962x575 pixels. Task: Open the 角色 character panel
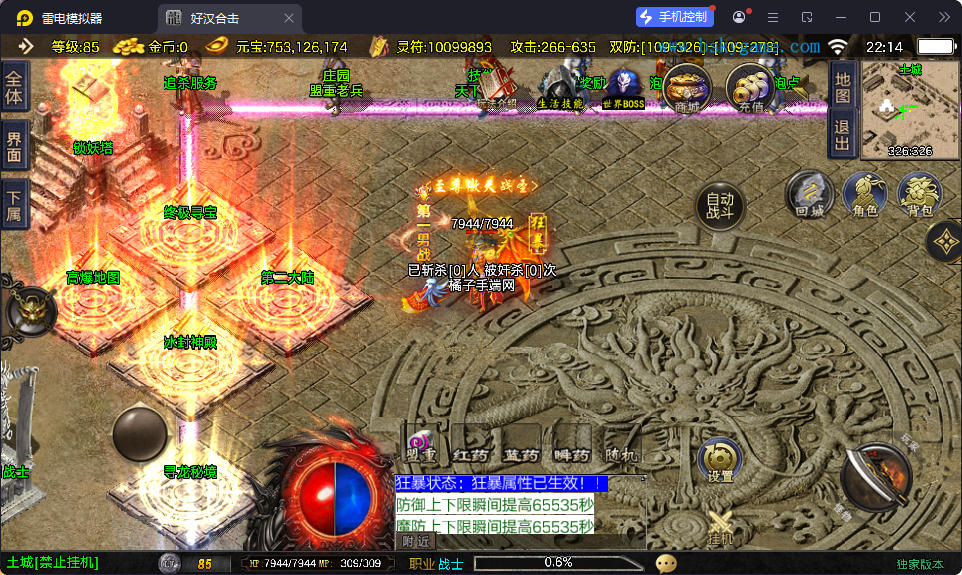click(x=865, y=194)
